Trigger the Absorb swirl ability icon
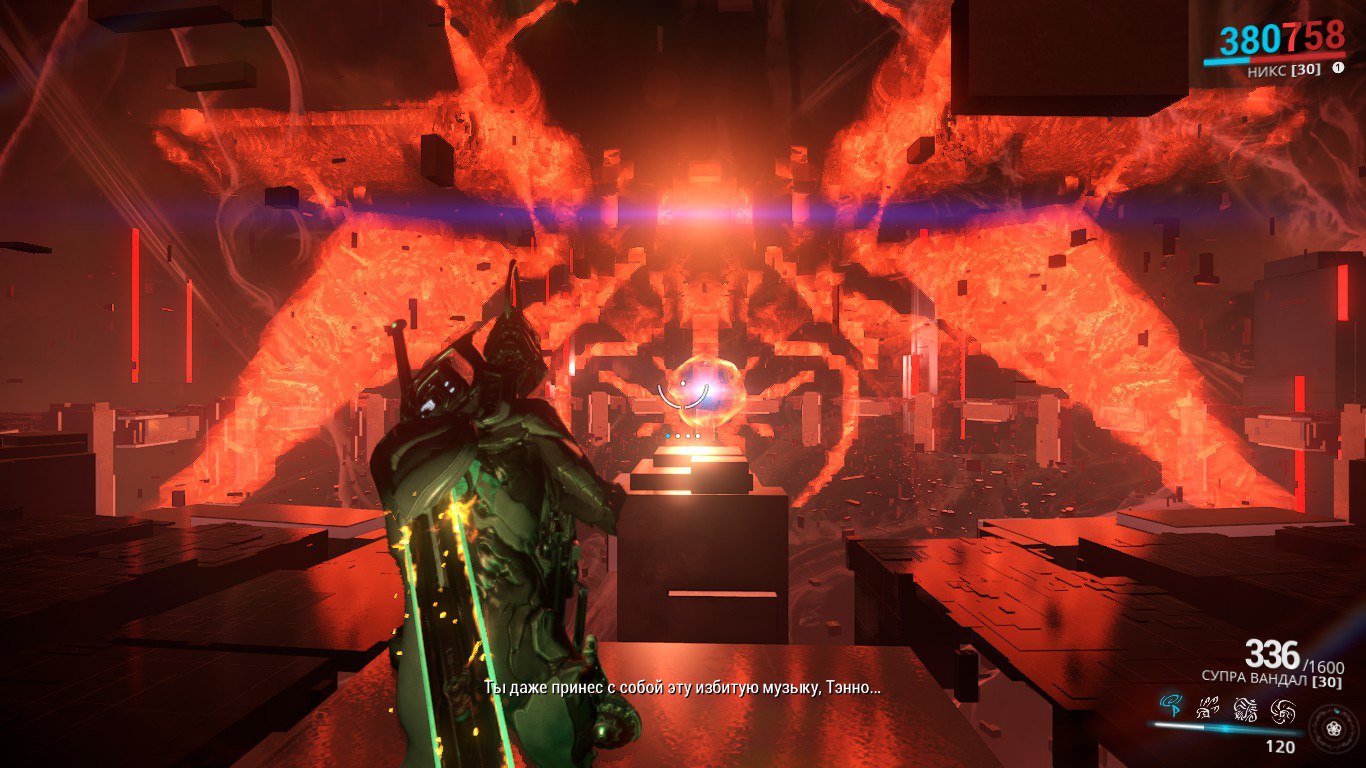 tap(1283, 710)
